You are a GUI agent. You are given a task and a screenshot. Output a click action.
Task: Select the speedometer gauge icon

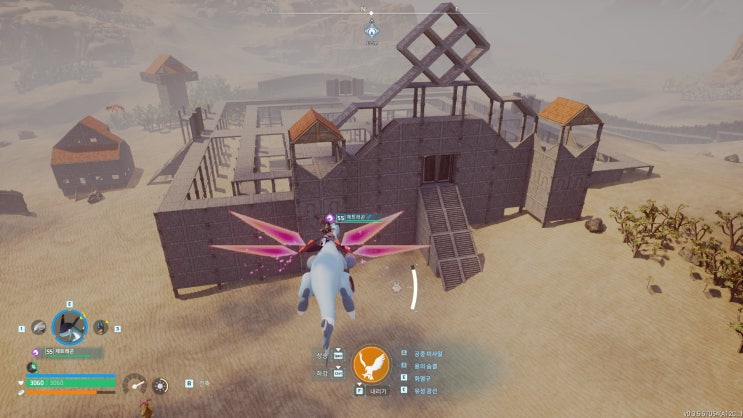[x=134, y=383]
